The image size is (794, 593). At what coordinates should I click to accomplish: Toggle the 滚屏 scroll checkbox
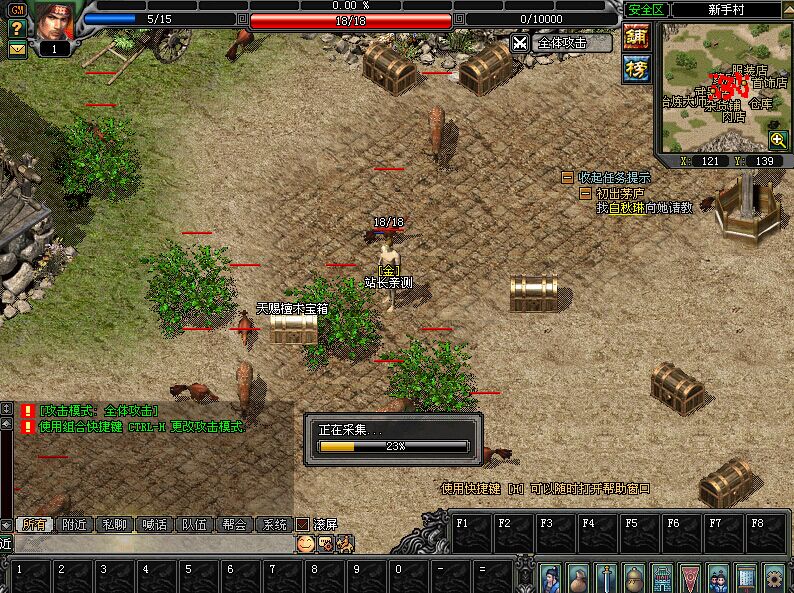[302, 524]
